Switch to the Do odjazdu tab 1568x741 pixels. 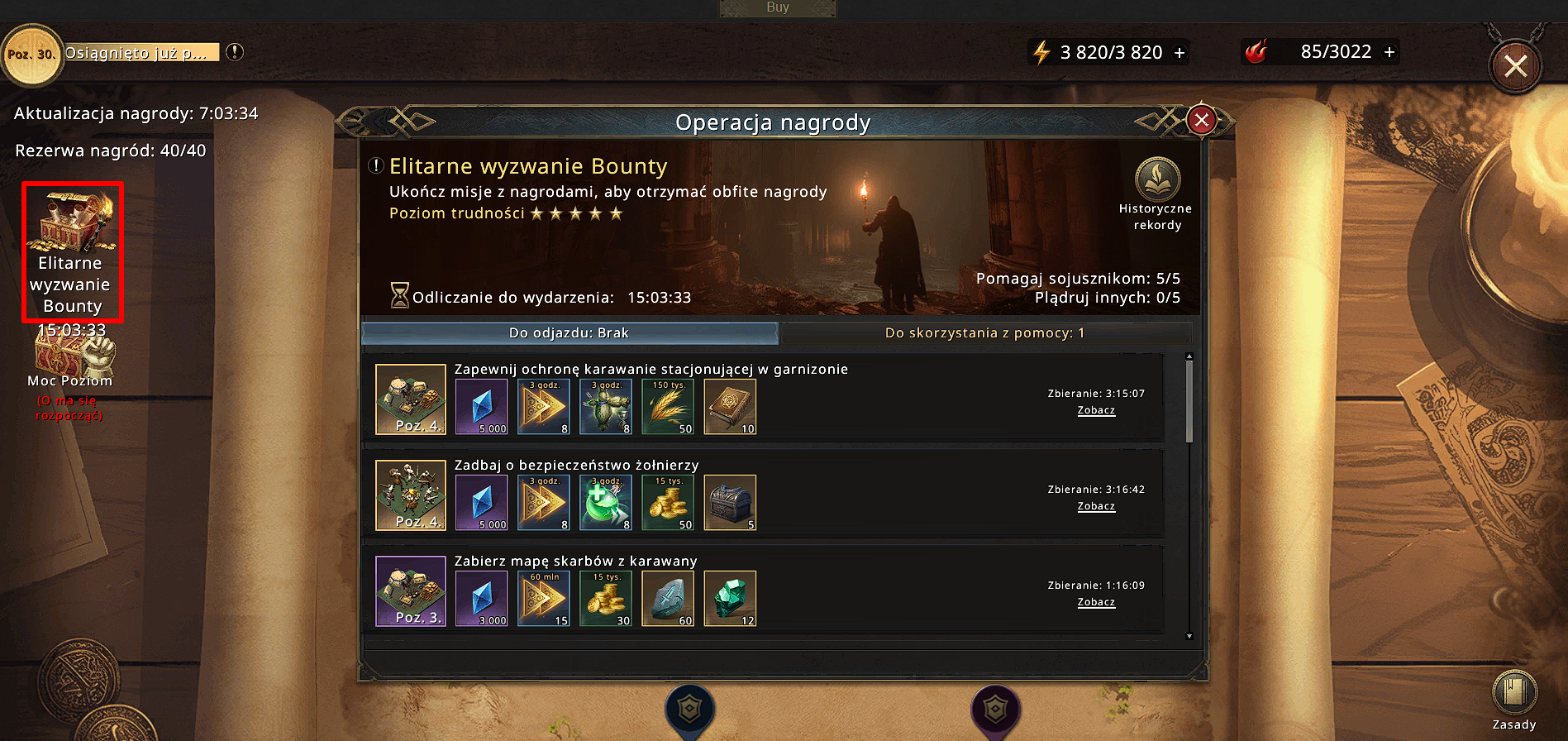coord(570,333)
